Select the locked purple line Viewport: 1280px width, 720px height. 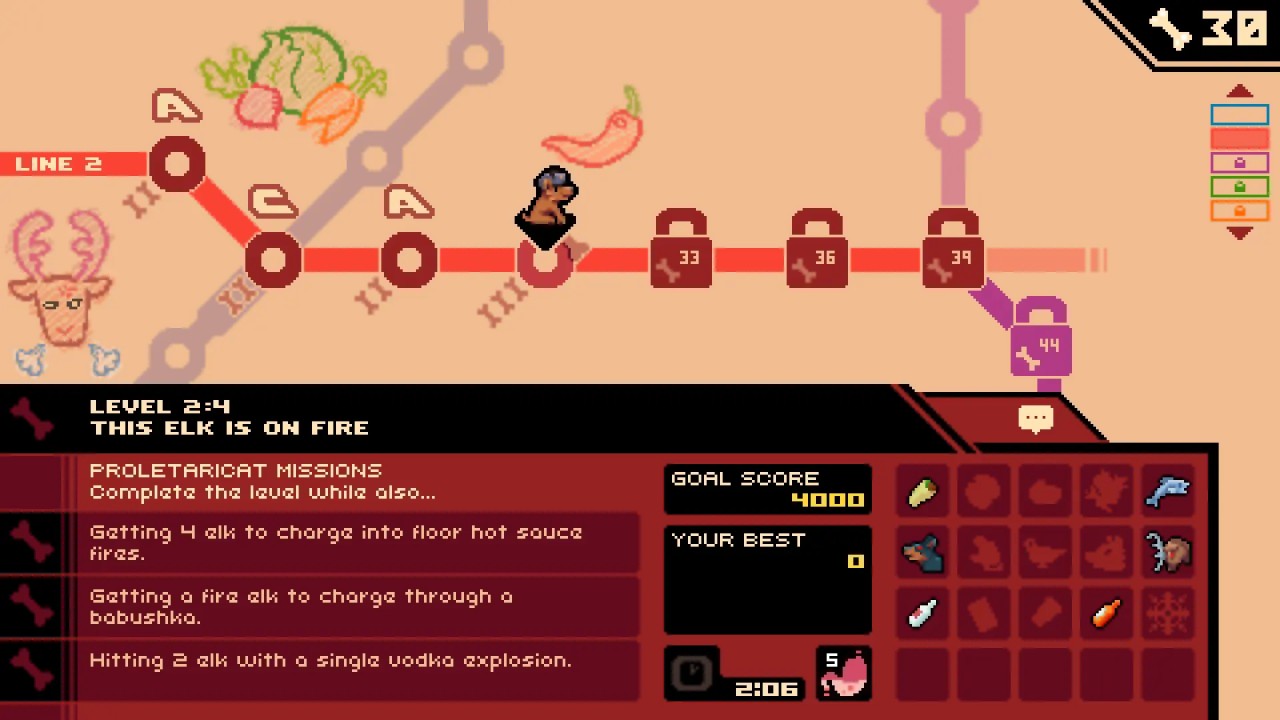pyautogui.click(x=1239, y=163)
